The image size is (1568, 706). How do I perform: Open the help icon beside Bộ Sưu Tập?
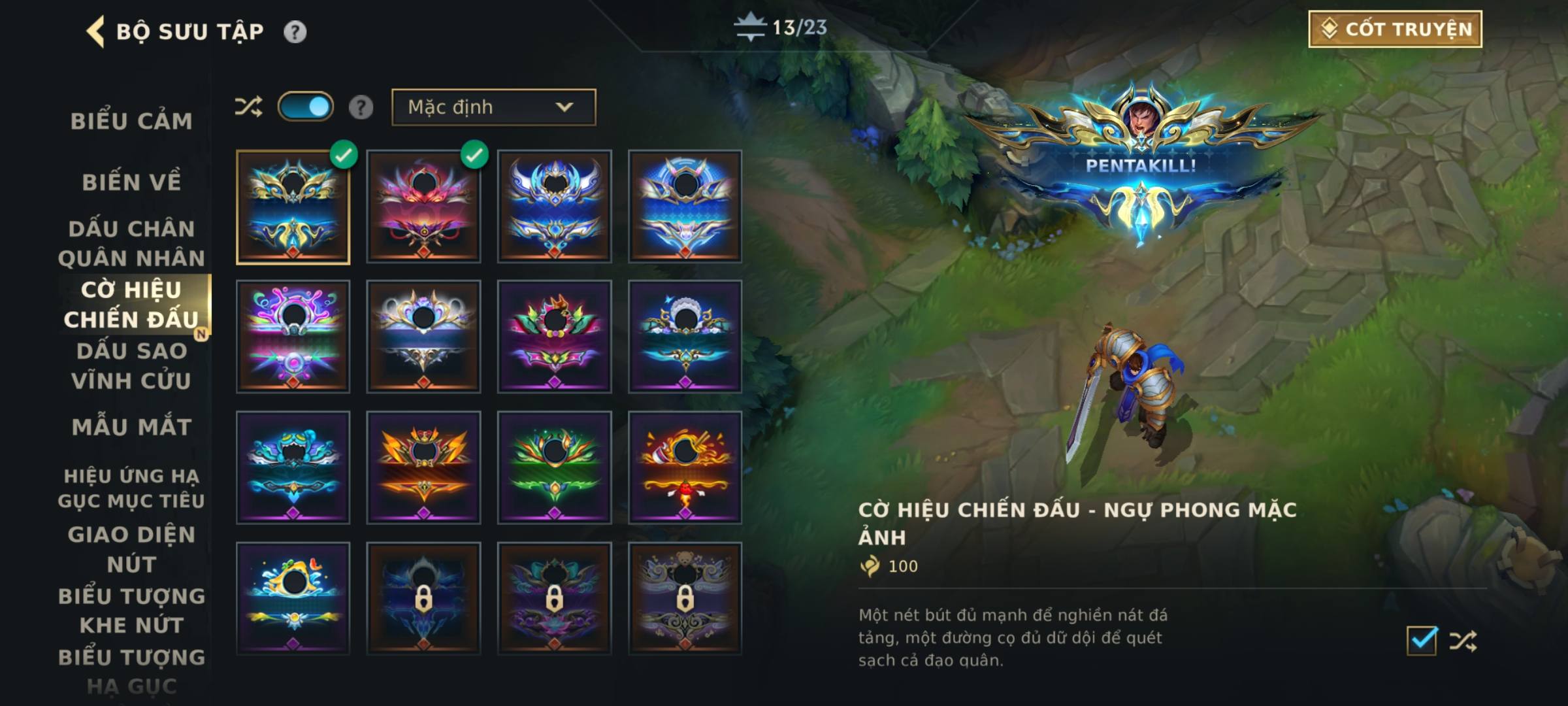tap(295, 31)
